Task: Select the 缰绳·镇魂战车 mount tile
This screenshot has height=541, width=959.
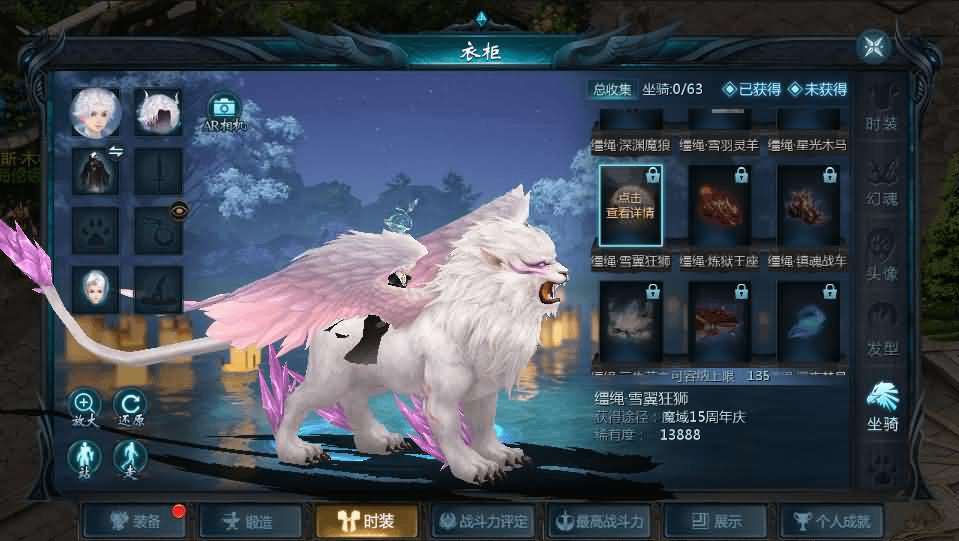Action: (x=808, y=205)
